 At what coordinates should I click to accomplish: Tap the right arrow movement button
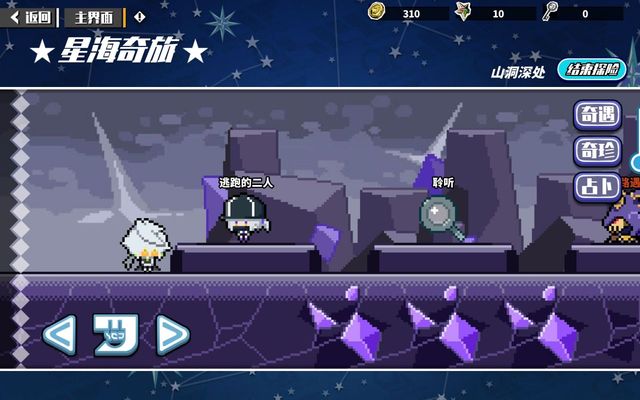[172, 334]
